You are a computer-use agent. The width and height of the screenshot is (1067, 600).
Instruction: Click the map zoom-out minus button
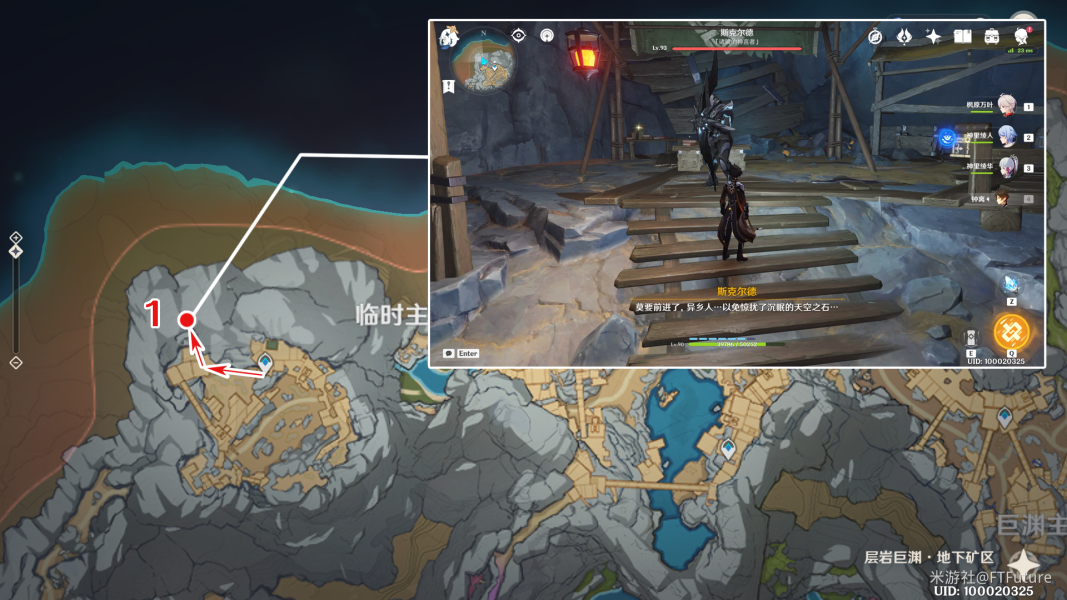[16, 362]
